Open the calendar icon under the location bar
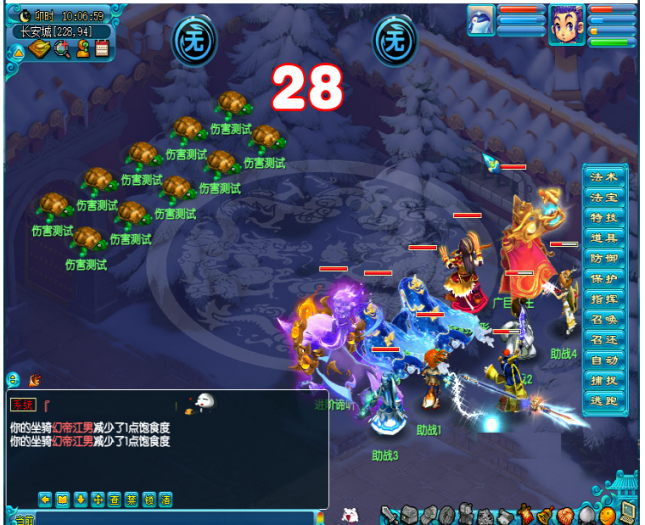 coord(102,48)
